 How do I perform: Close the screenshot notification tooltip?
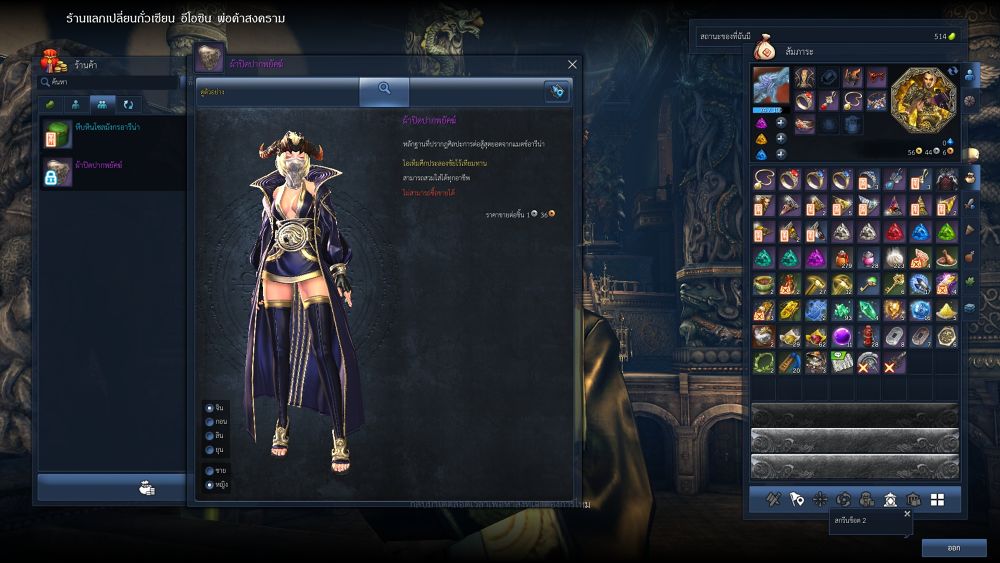pos(907,513)
